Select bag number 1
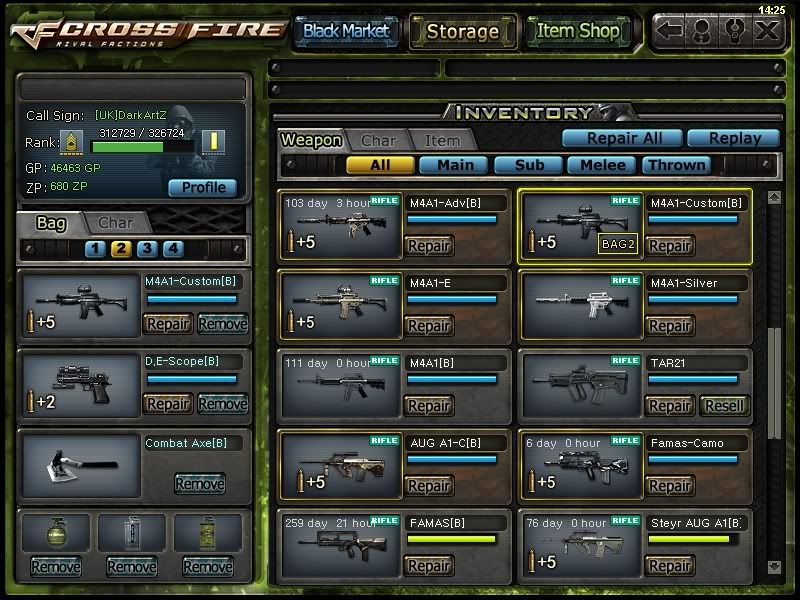Screen dimensions: 800x600 click(x=95, y=249)
